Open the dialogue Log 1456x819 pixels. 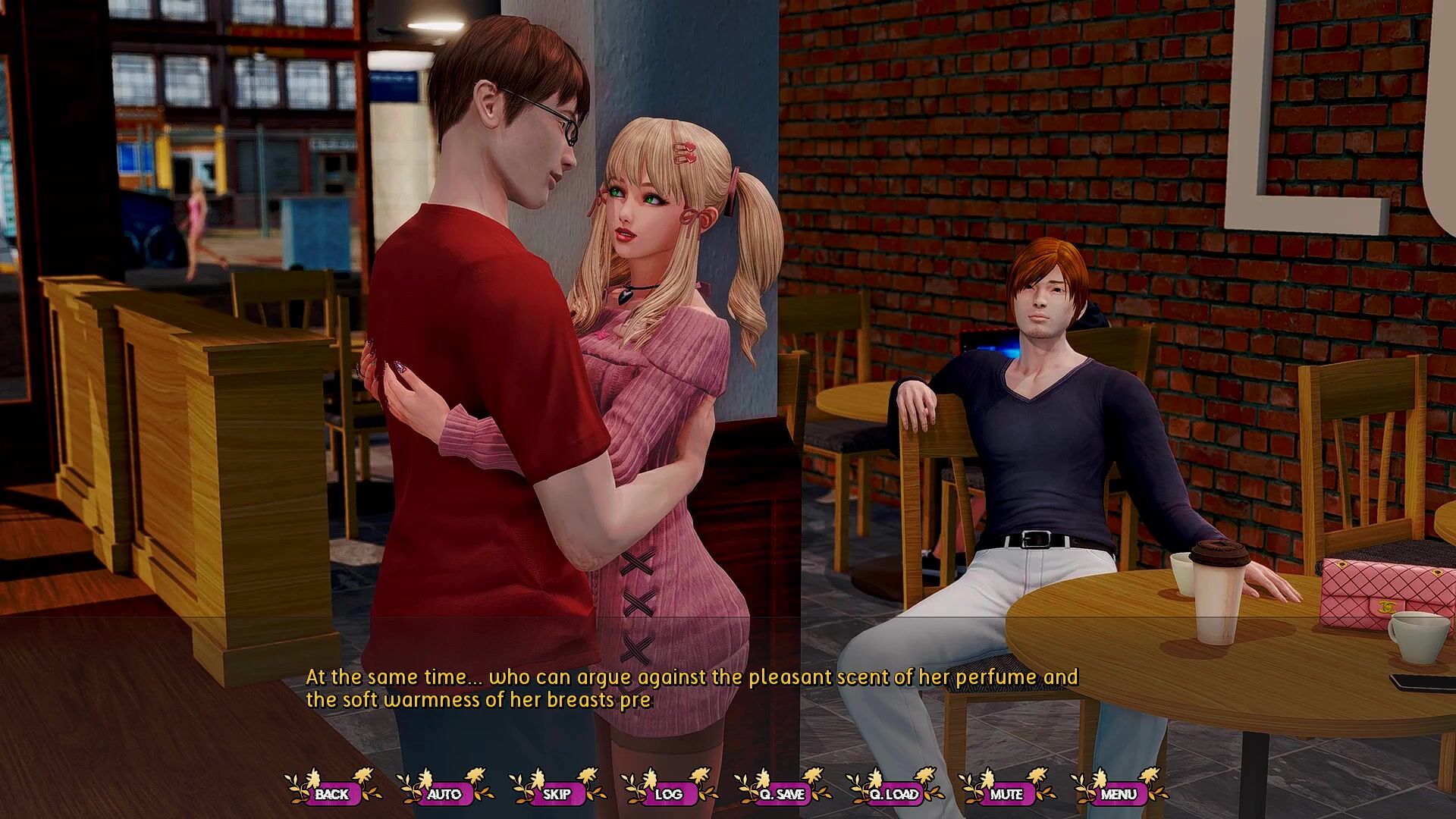(668, 794)
